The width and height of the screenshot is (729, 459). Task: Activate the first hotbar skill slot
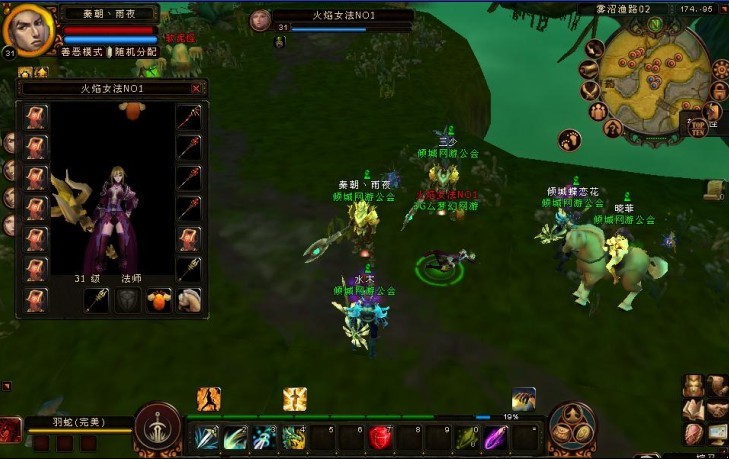click(207, 437)
